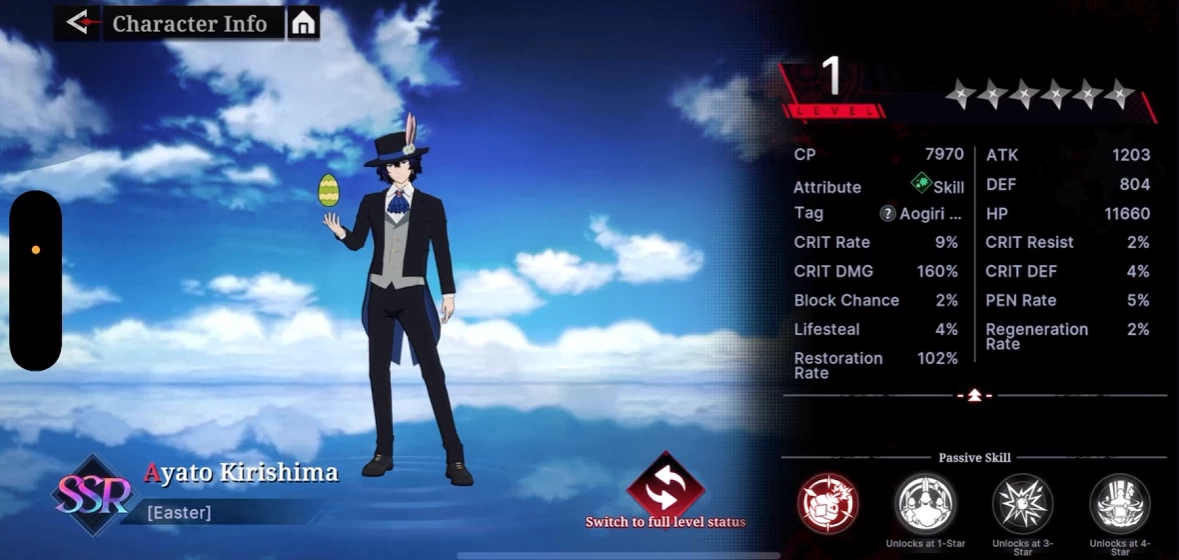This screenshot has width=1179, height=560.
Task: View passive skill that unlocks at 4-Star
Action: tap(1119, 503)
